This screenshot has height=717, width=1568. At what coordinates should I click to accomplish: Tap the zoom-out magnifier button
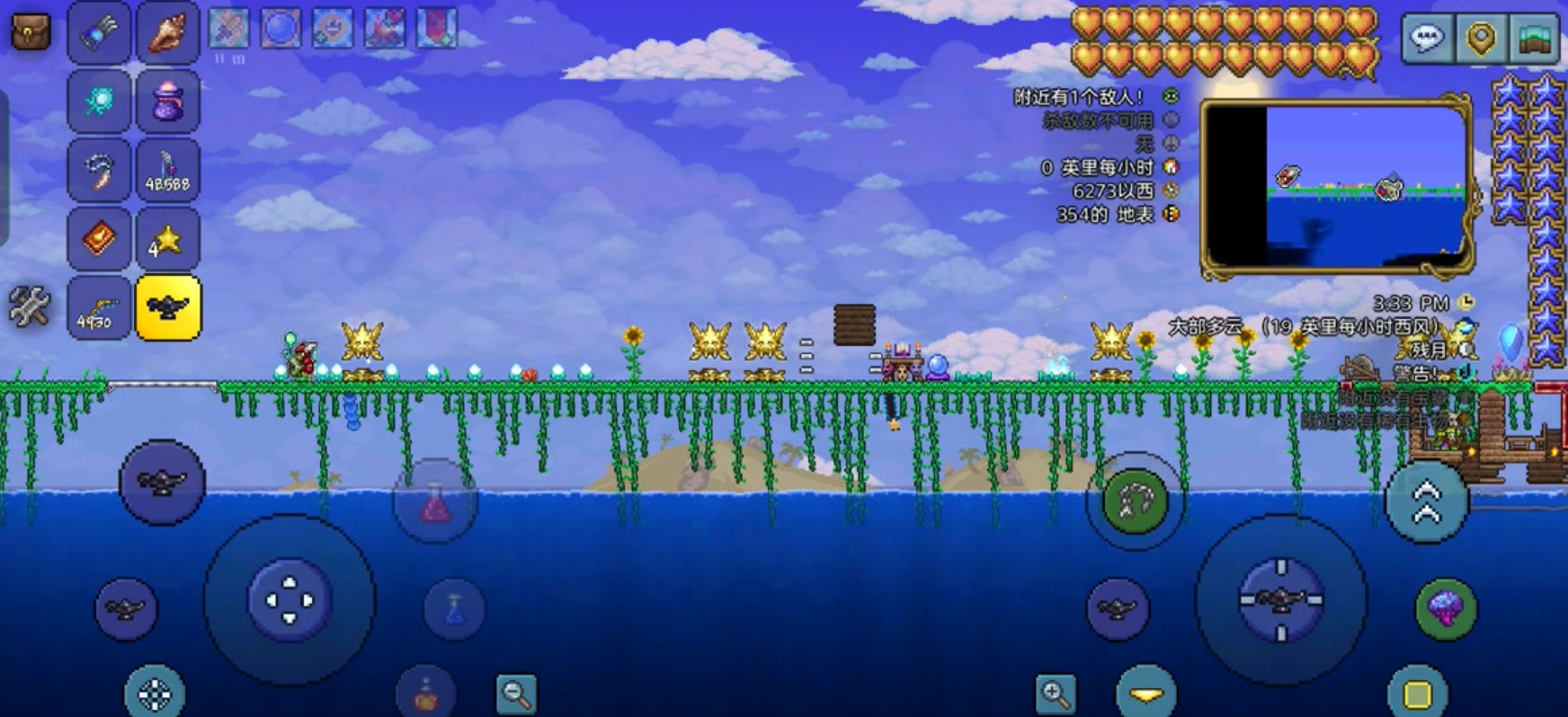[x=516, y=693]
